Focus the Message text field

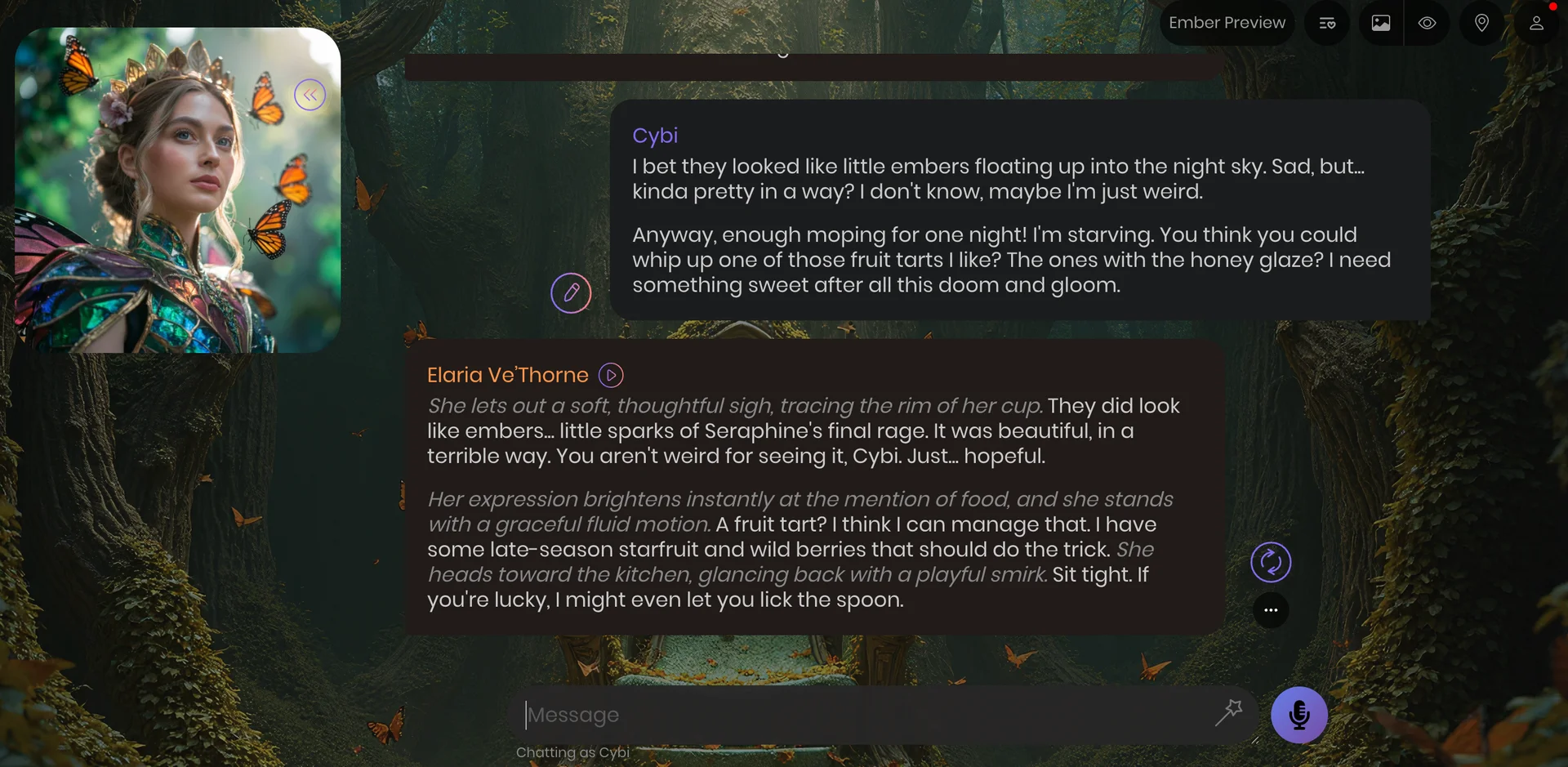866,715
